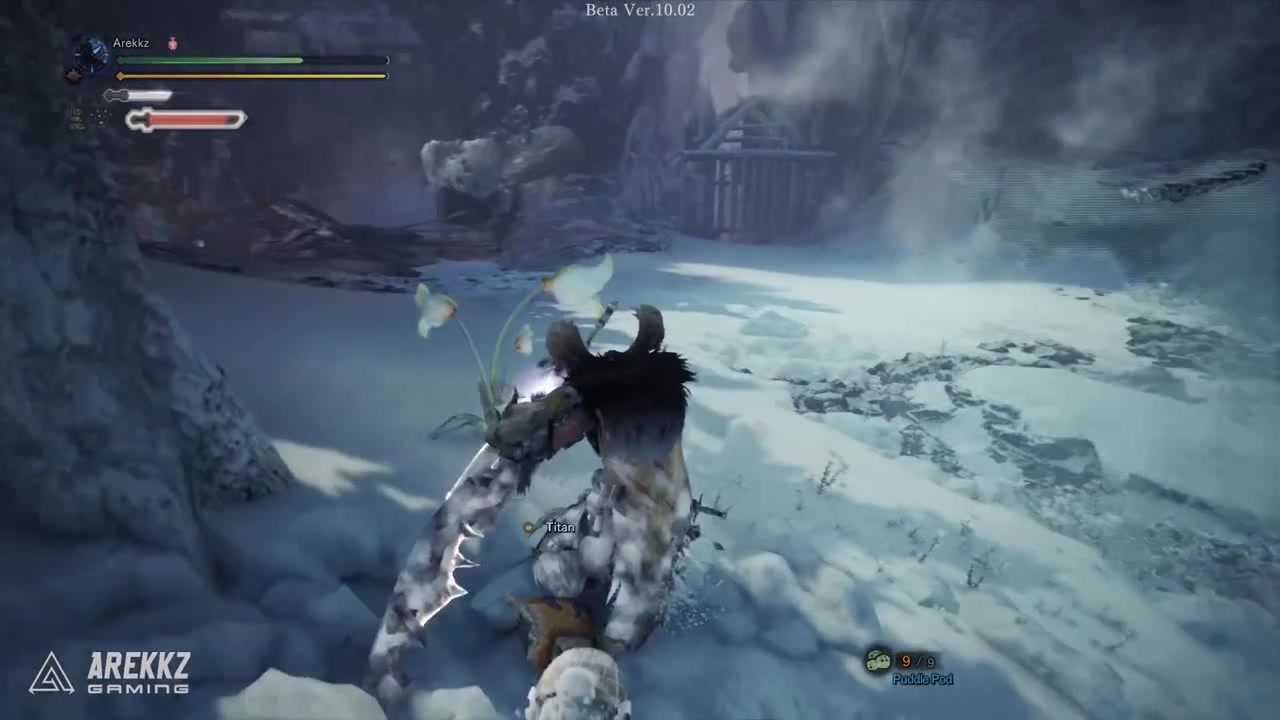Click the Arekkz player name

131,43
